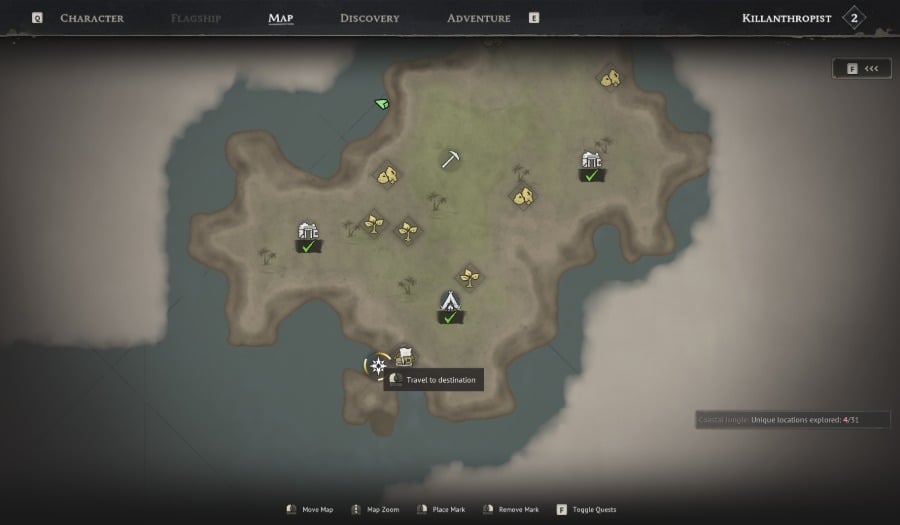
Task: Click the tent camp marker with checkmark
Action: pyautogui.click(x=450, y=301)
